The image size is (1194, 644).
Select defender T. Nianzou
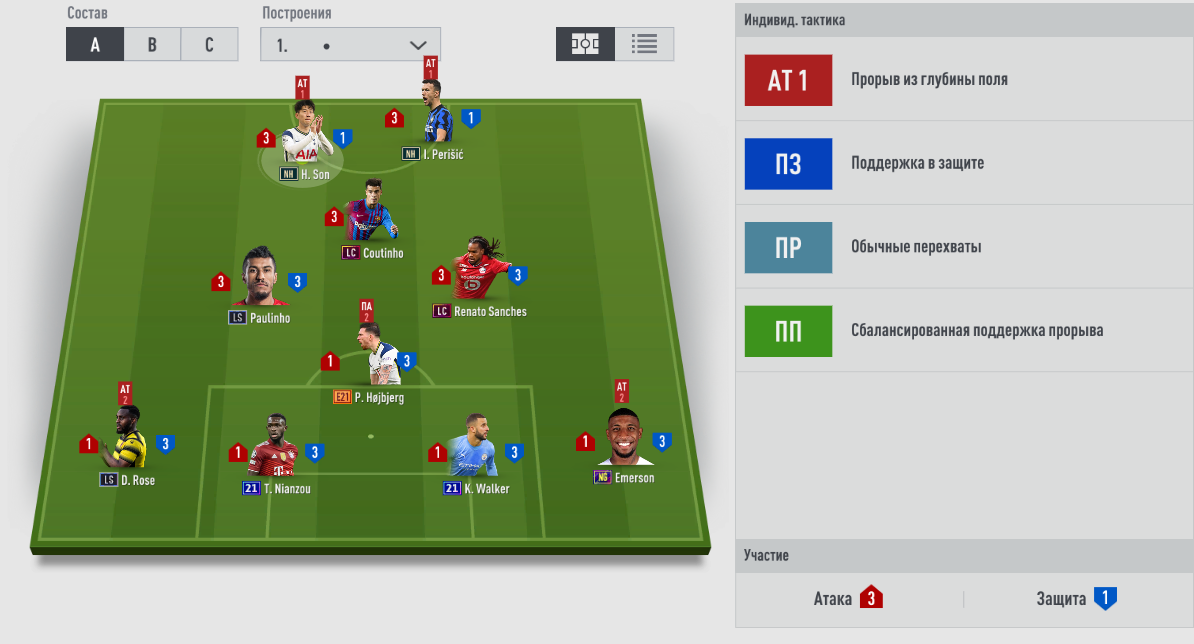pyautogui.click(x=275, y=448)
